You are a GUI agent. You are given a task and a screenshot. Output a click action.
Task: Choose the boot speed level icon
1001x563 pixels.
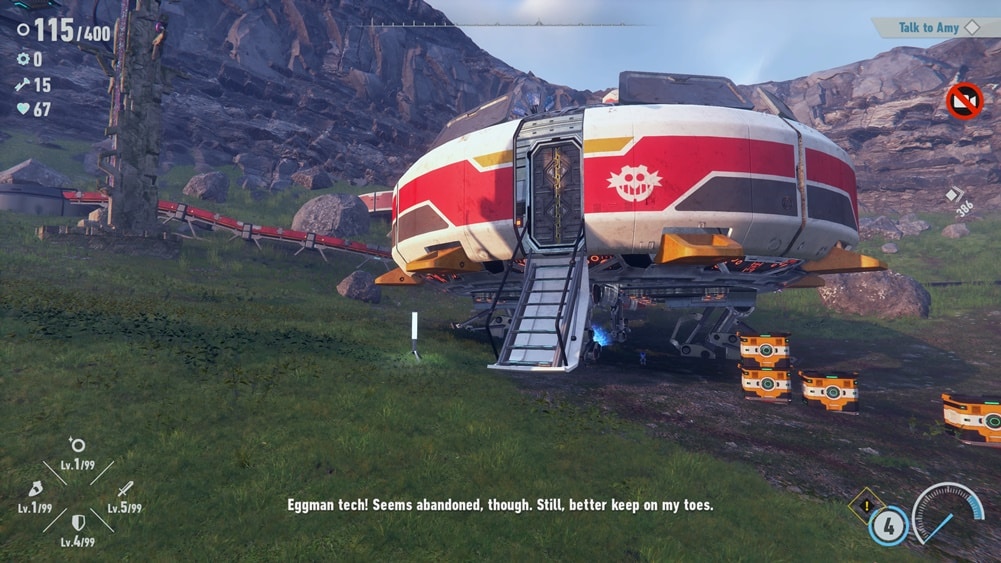(x=34, y=489)
